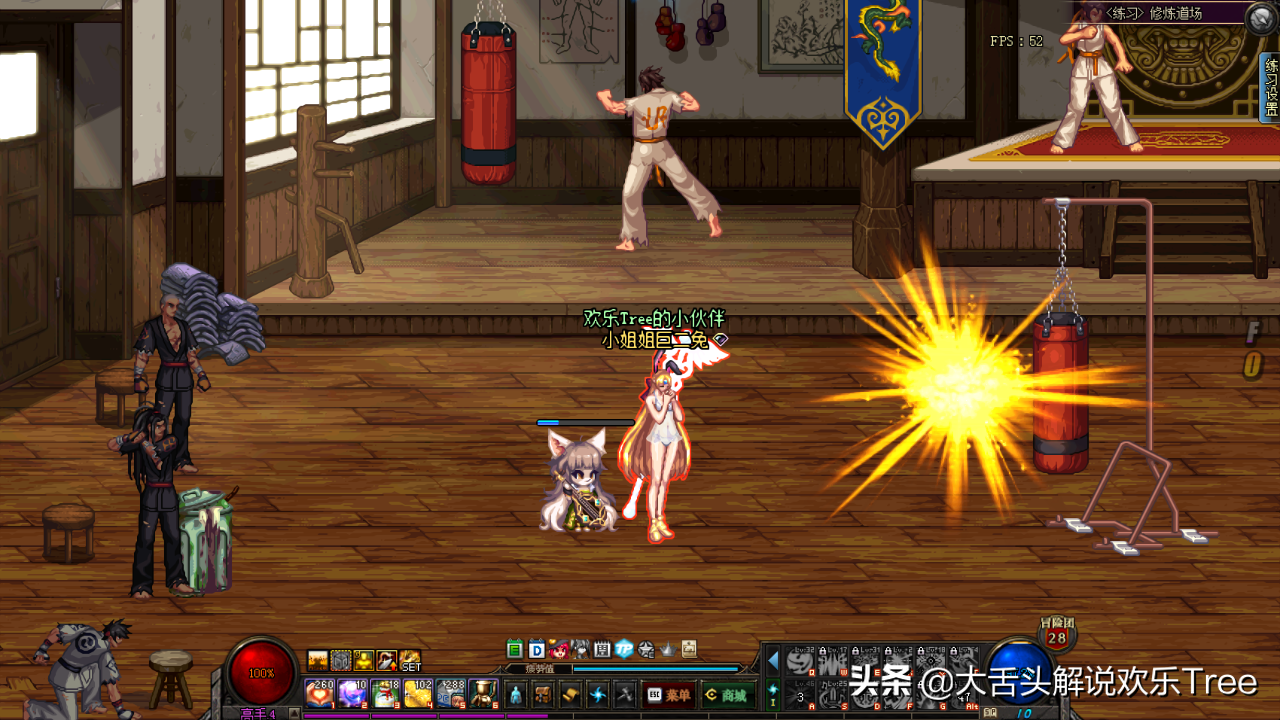
Task: Open the 练习设置 practice settings tab
Action: coord(1270,87)
